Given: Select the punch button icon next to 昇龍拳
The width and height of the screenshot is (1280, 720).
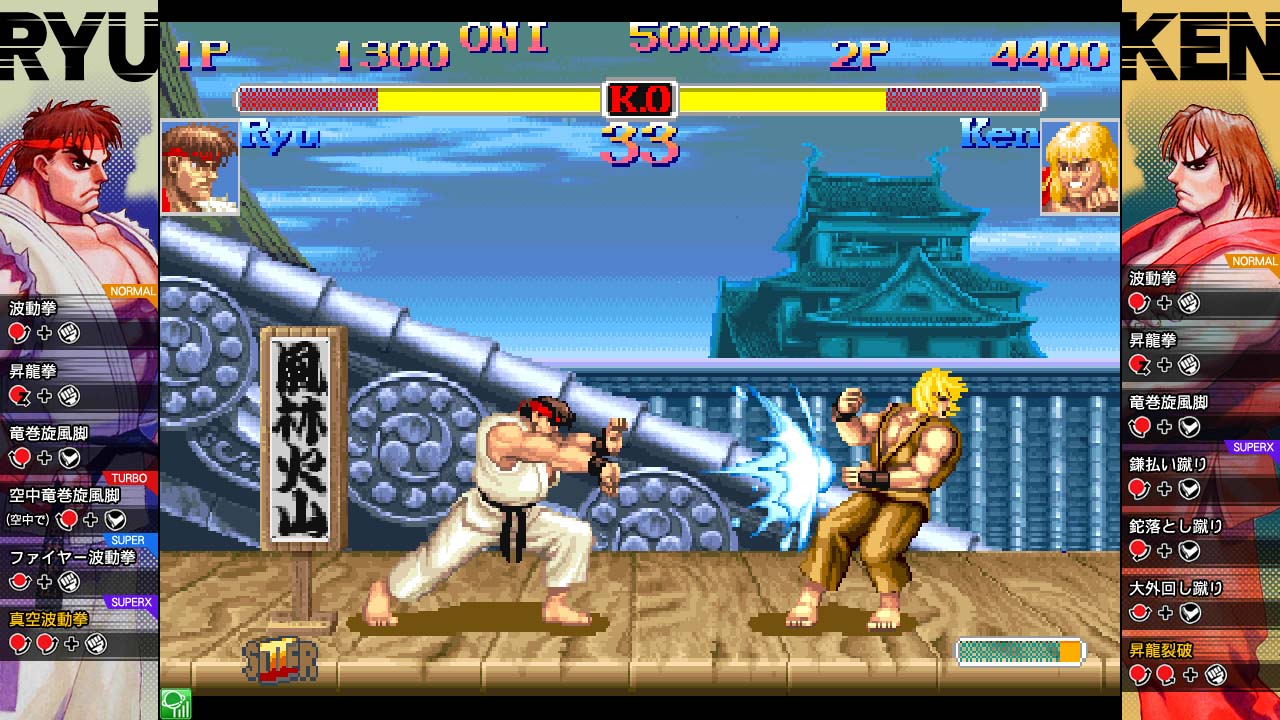Looking at the screenshot, I should point(68,393).
